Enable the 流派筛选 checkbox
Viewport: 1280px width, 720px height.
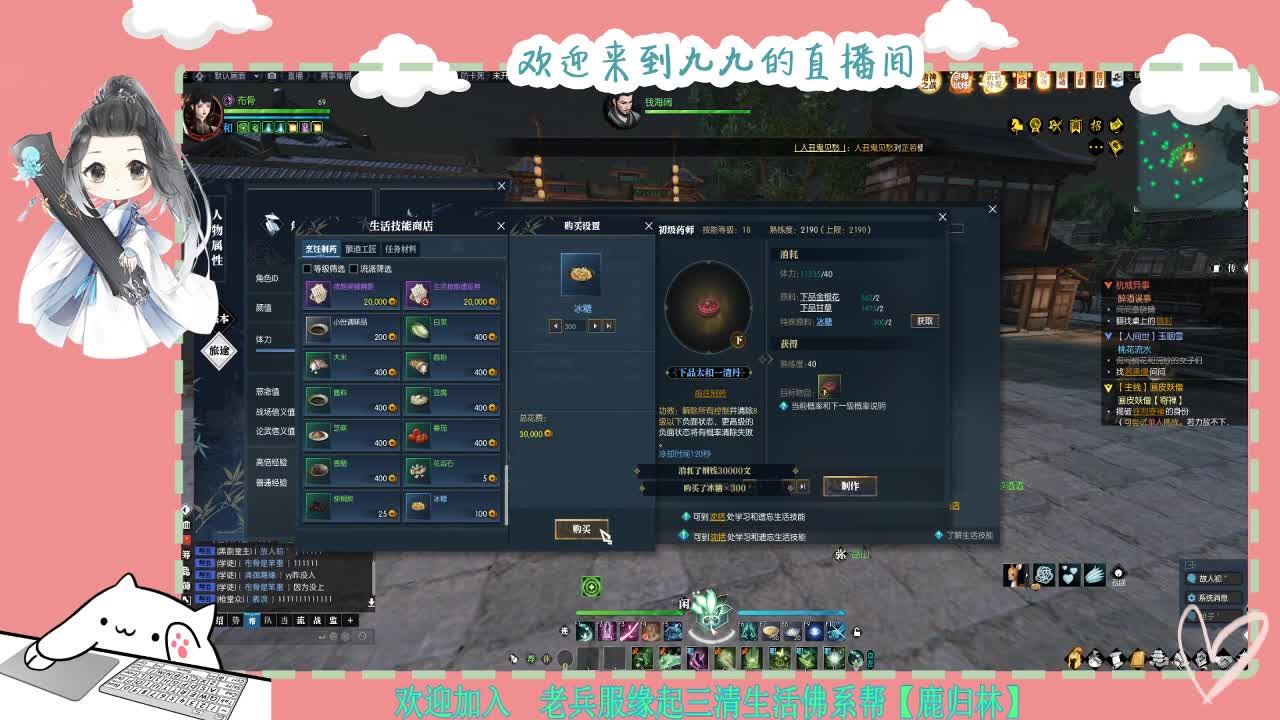click(x=353, y=270)
